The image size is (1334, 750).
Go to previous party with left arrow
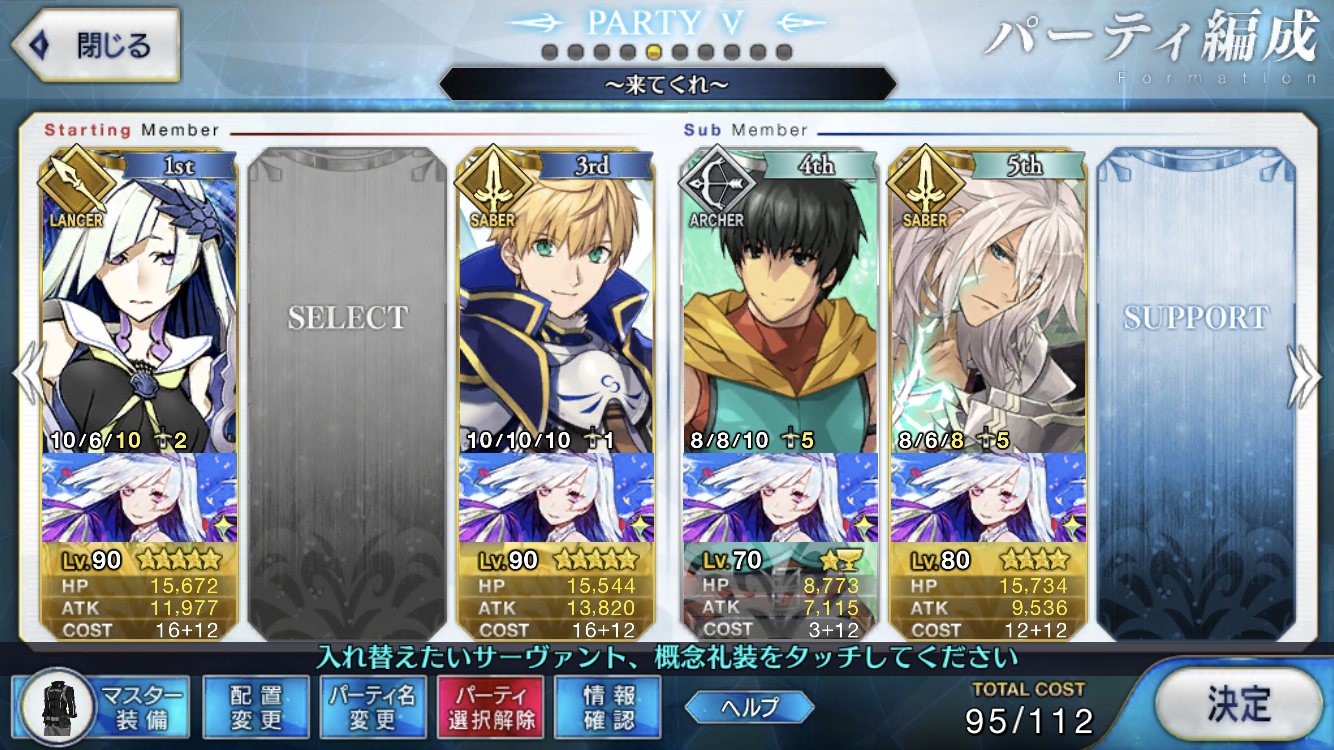(28, 377)
